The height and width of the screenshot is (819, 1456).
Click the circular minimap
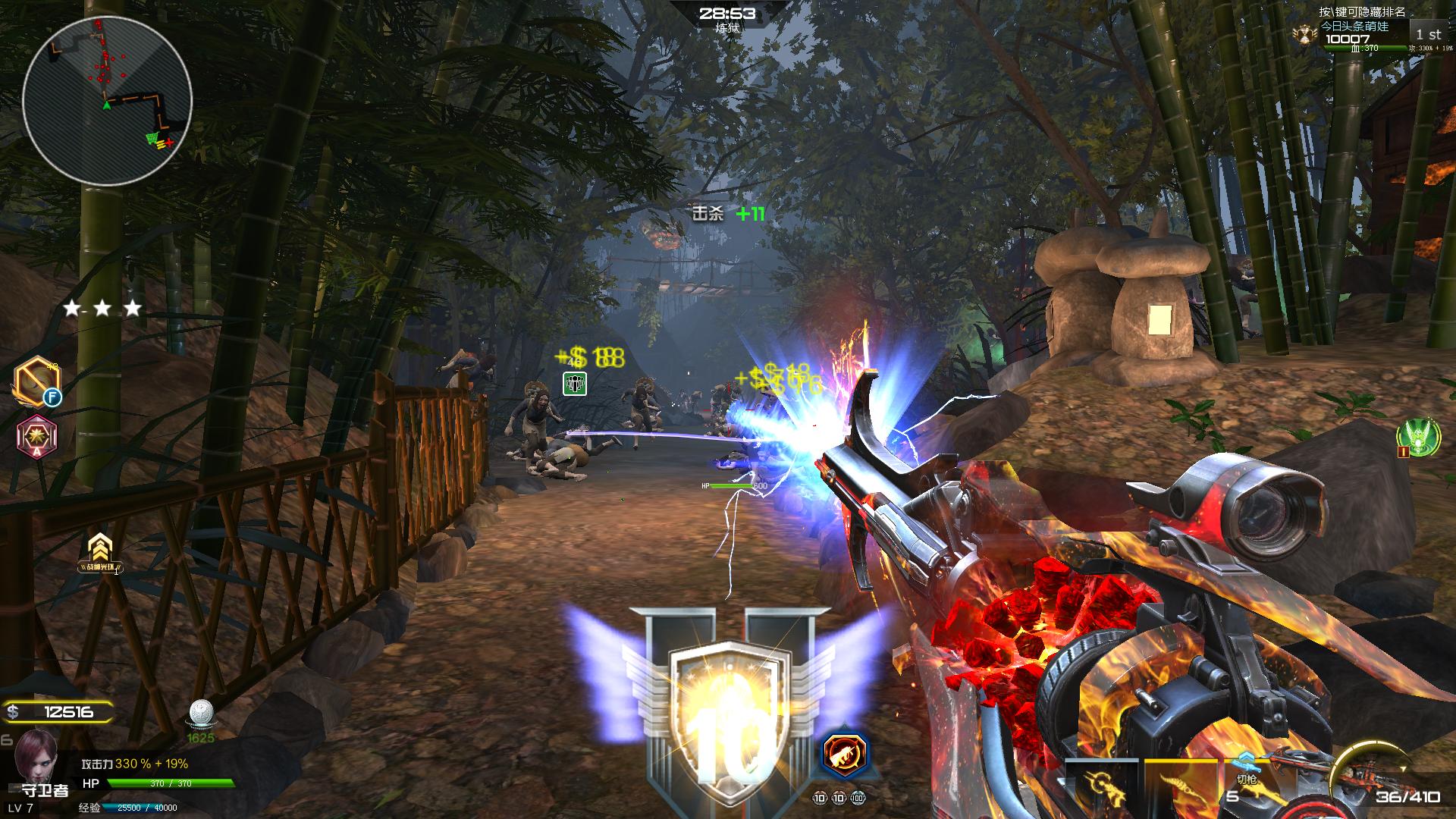tap(107, 99)
